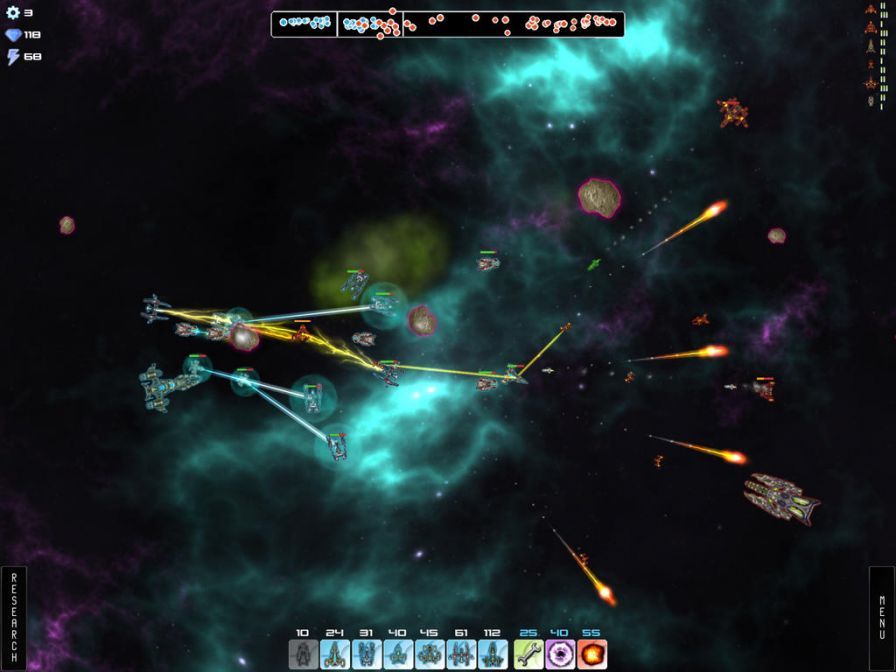Activate the wrench repair ability

(529, 654)
